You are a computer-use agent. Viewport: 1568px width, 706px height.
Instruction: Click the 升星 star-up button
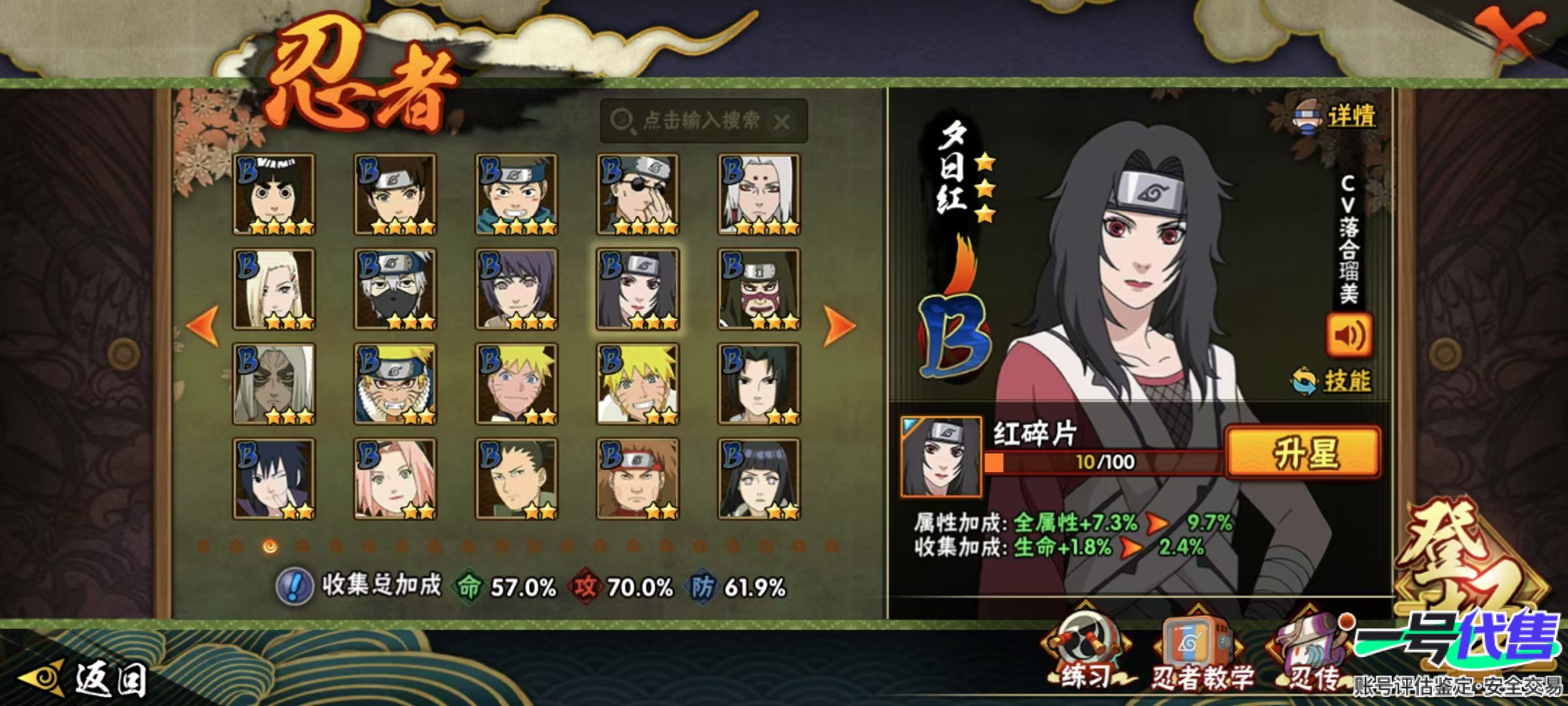point(1303,453)
